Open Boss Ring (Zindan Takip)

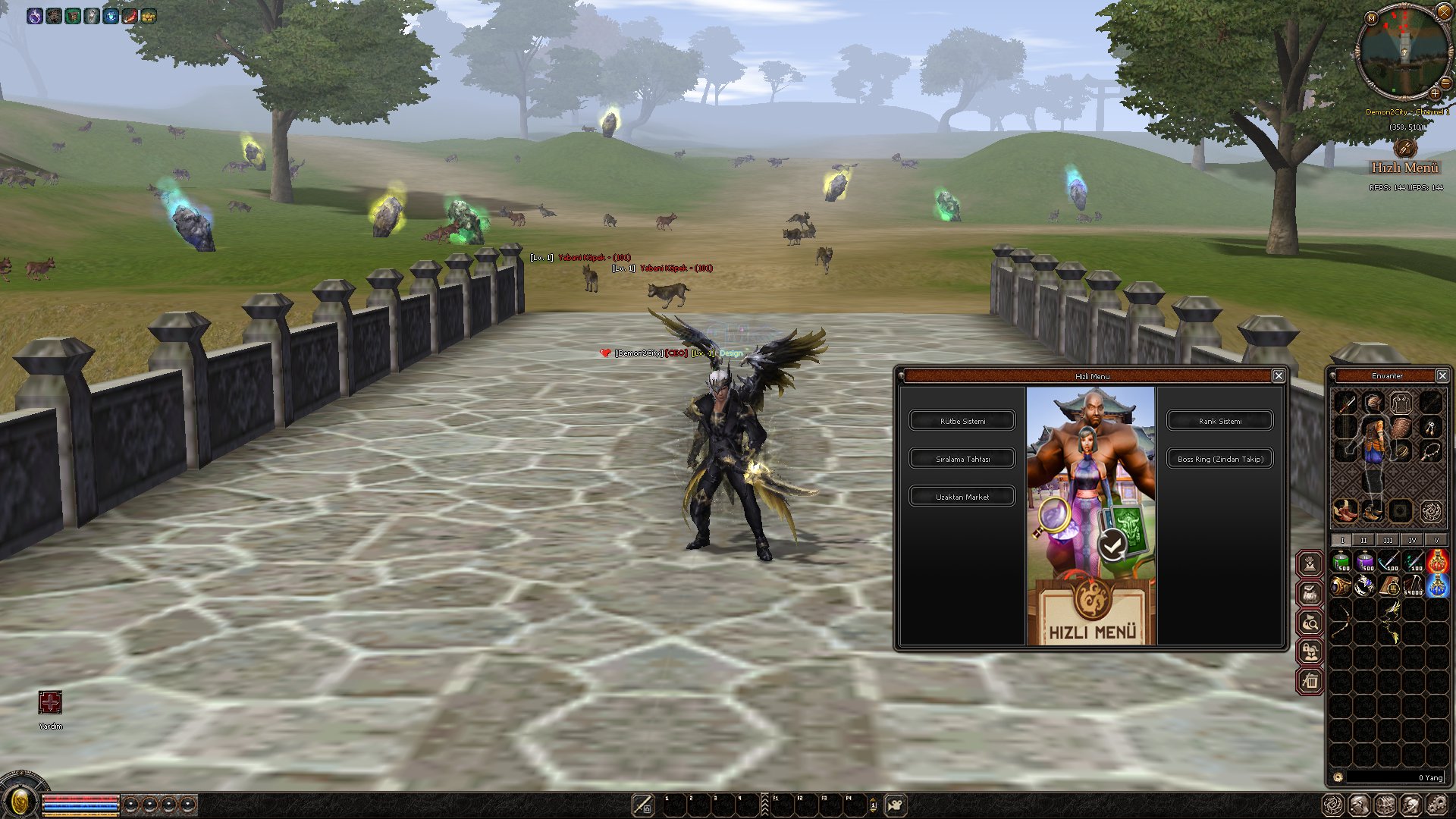[x=1219, y=459]
